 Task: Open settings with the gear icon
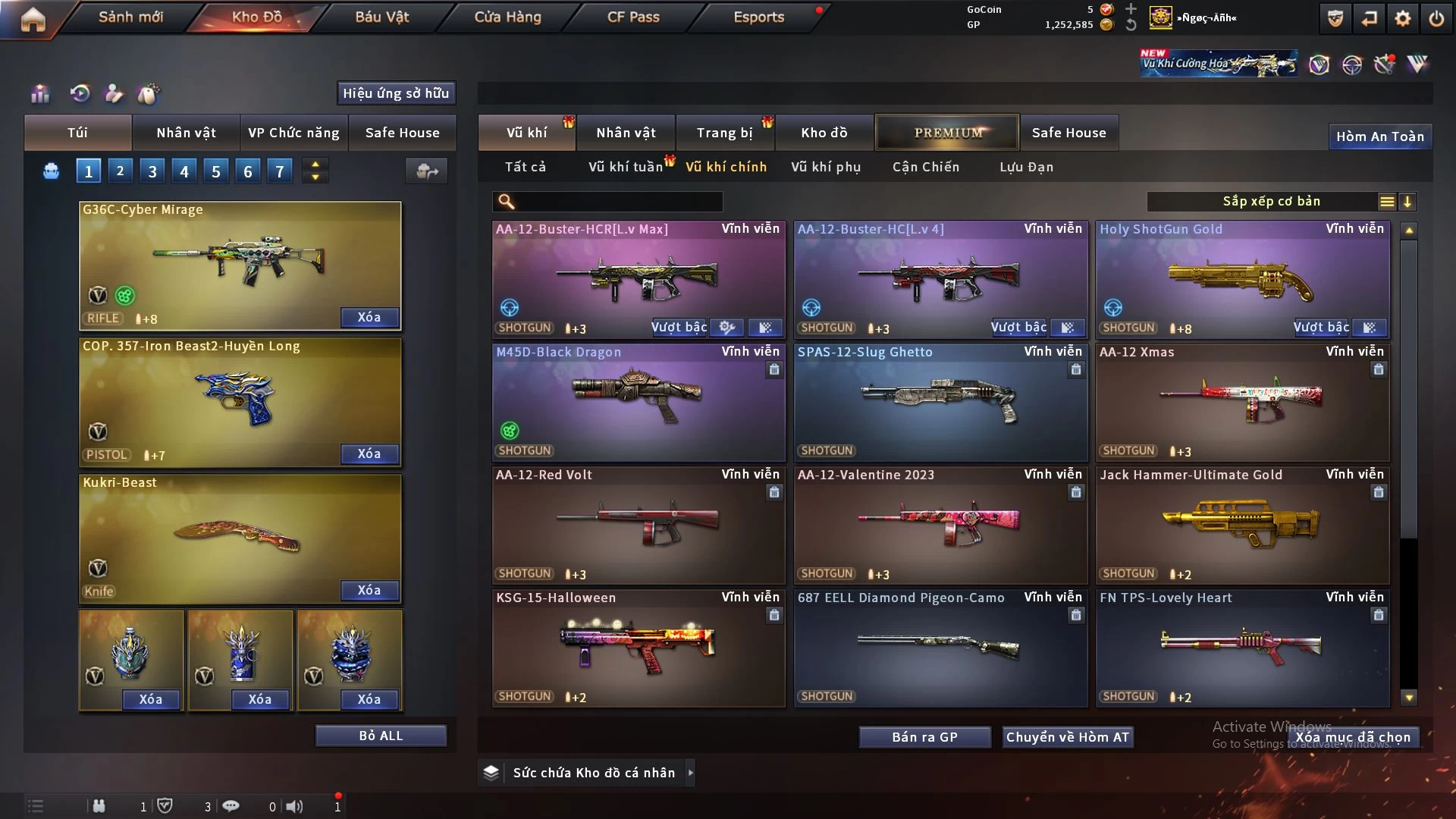[x=1403, y=18]
